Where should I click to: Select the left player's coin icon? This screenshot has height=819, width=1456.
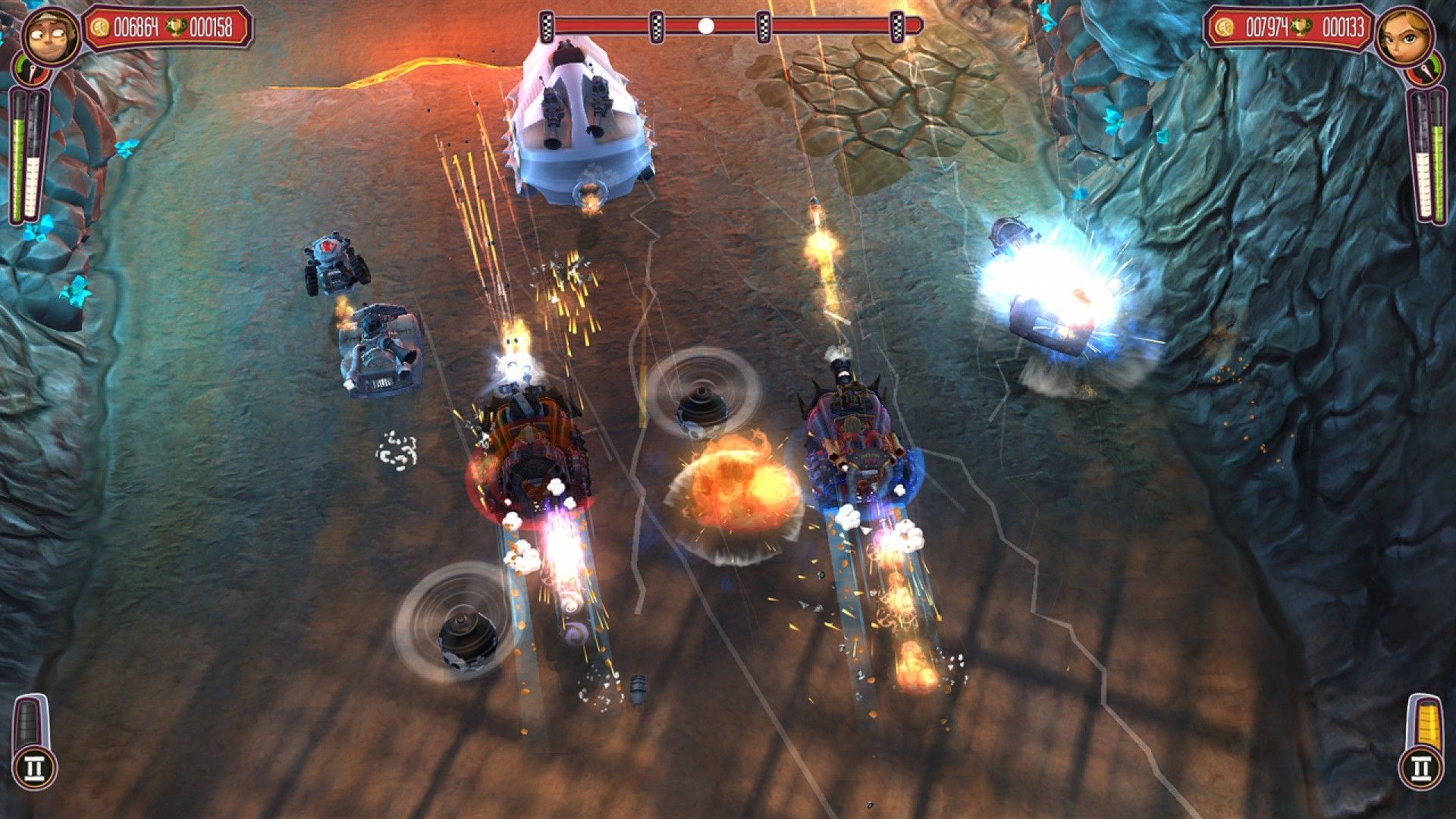[100, 29]
